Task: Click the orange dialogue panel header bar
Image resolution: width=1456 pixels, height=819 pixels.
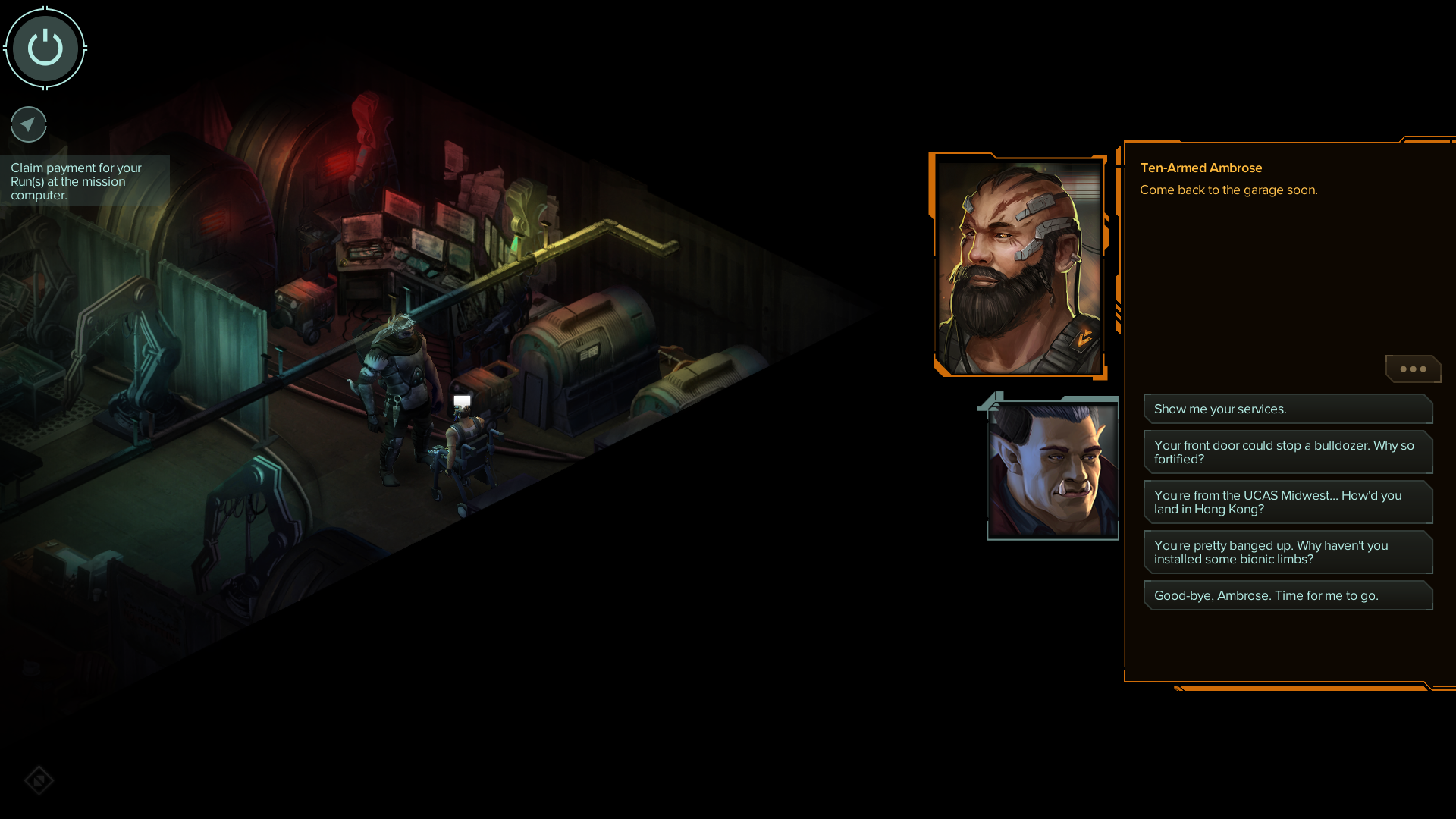Action: [x=1289, y=141]
